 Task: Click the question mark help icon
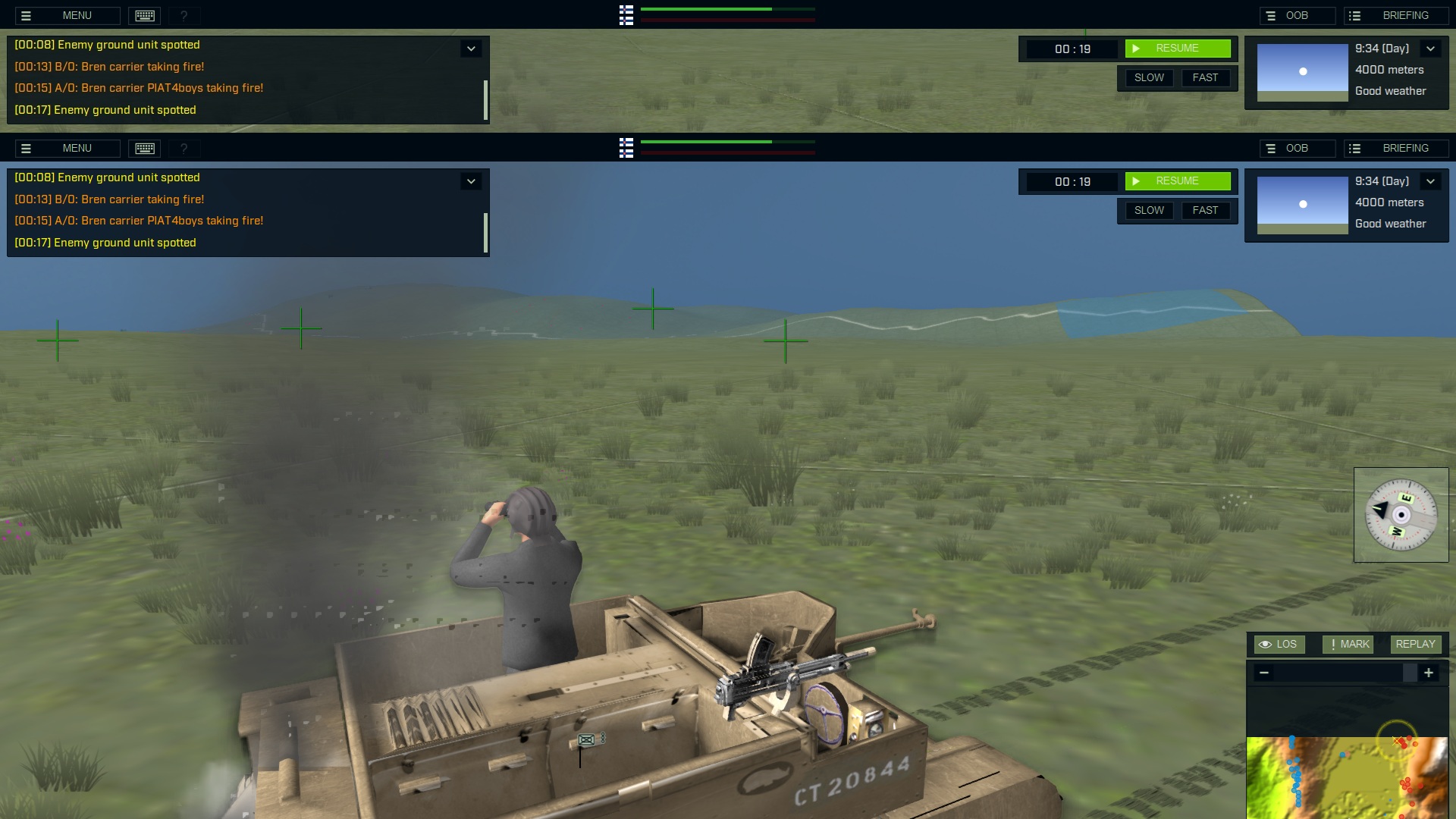pyautogui.click(x=184, y=15)
